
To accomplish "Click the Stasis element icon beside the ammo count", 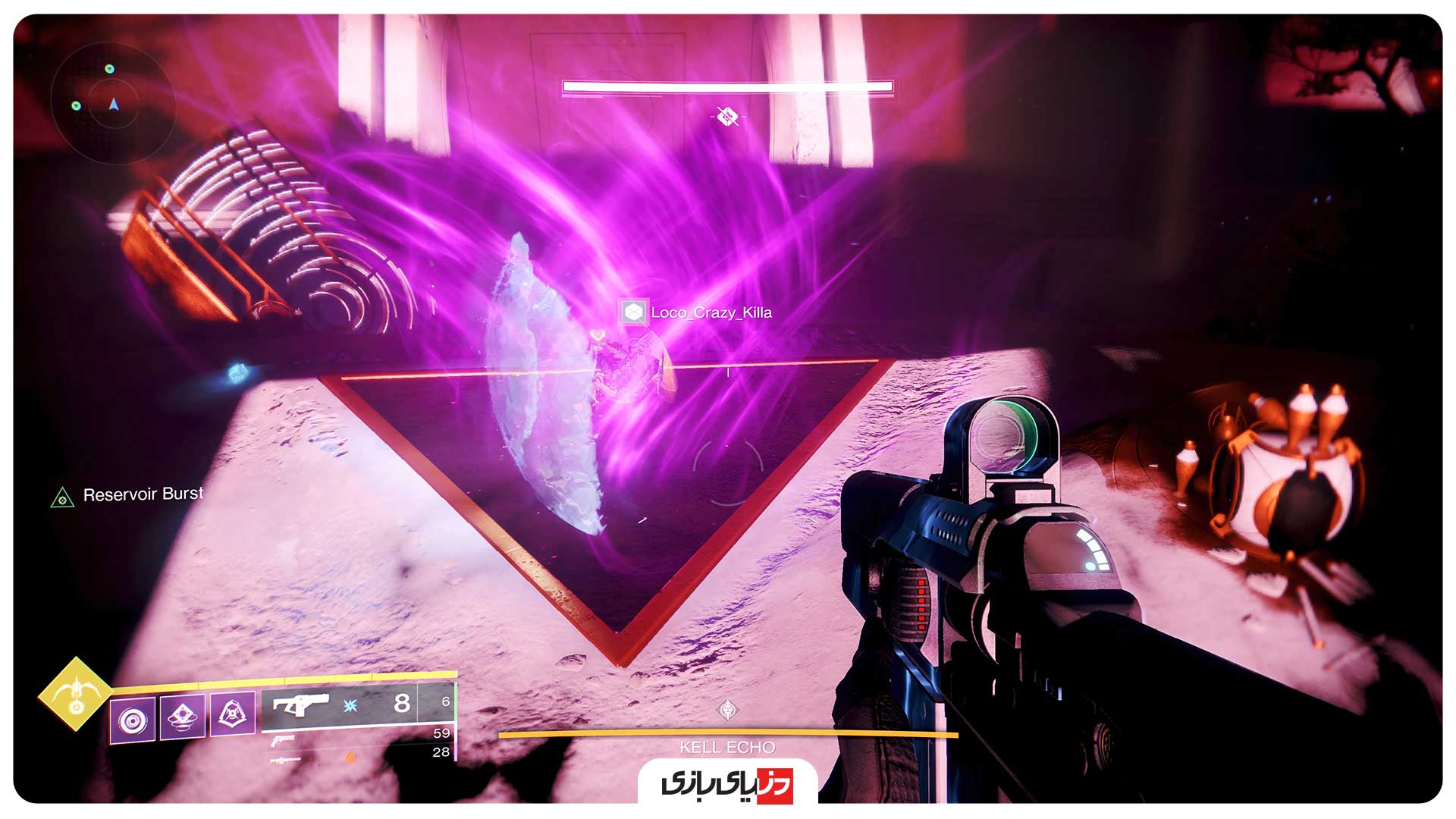I will (x=350, y=704).
